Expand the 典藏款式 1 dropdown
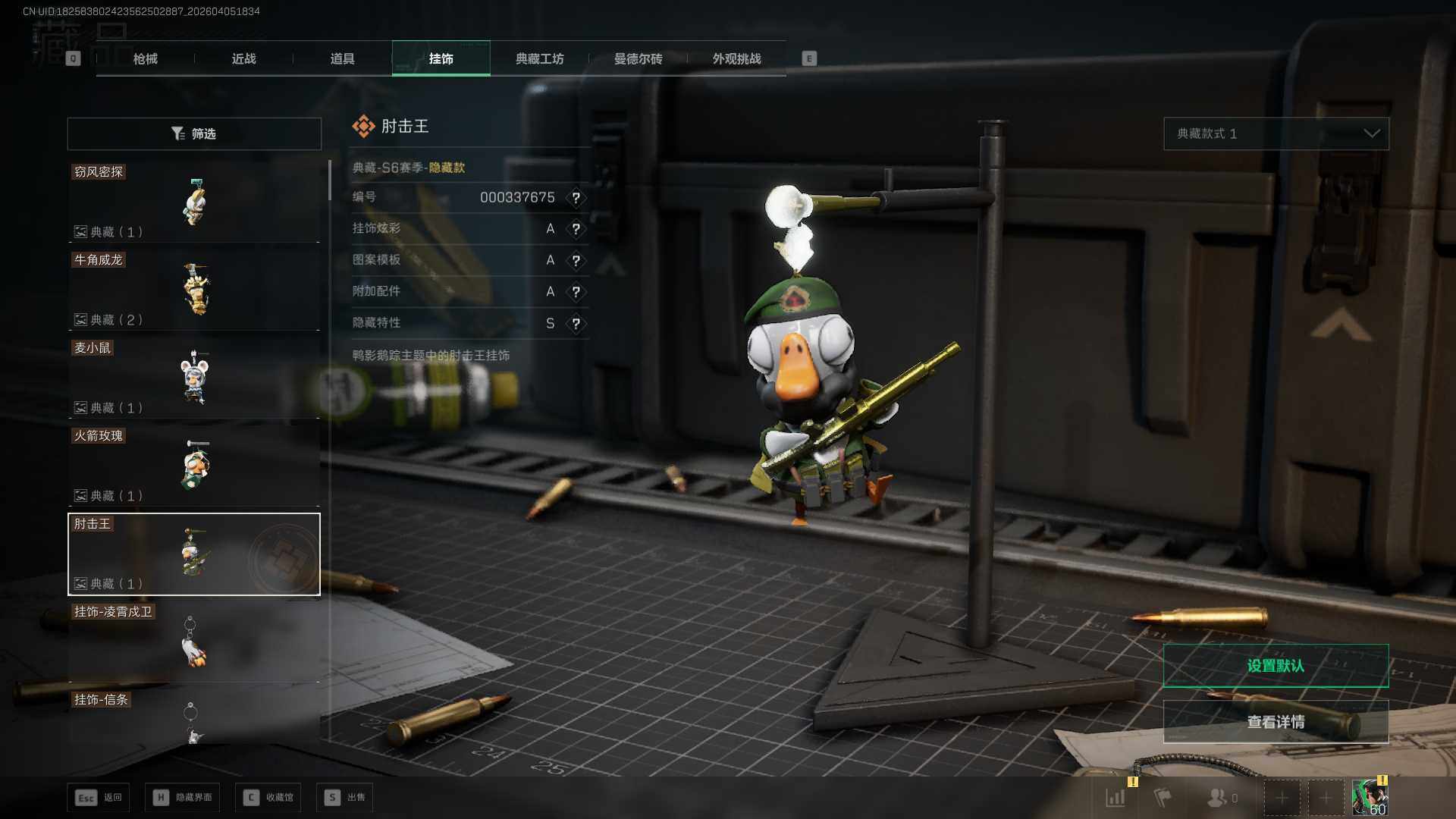 1276,133
